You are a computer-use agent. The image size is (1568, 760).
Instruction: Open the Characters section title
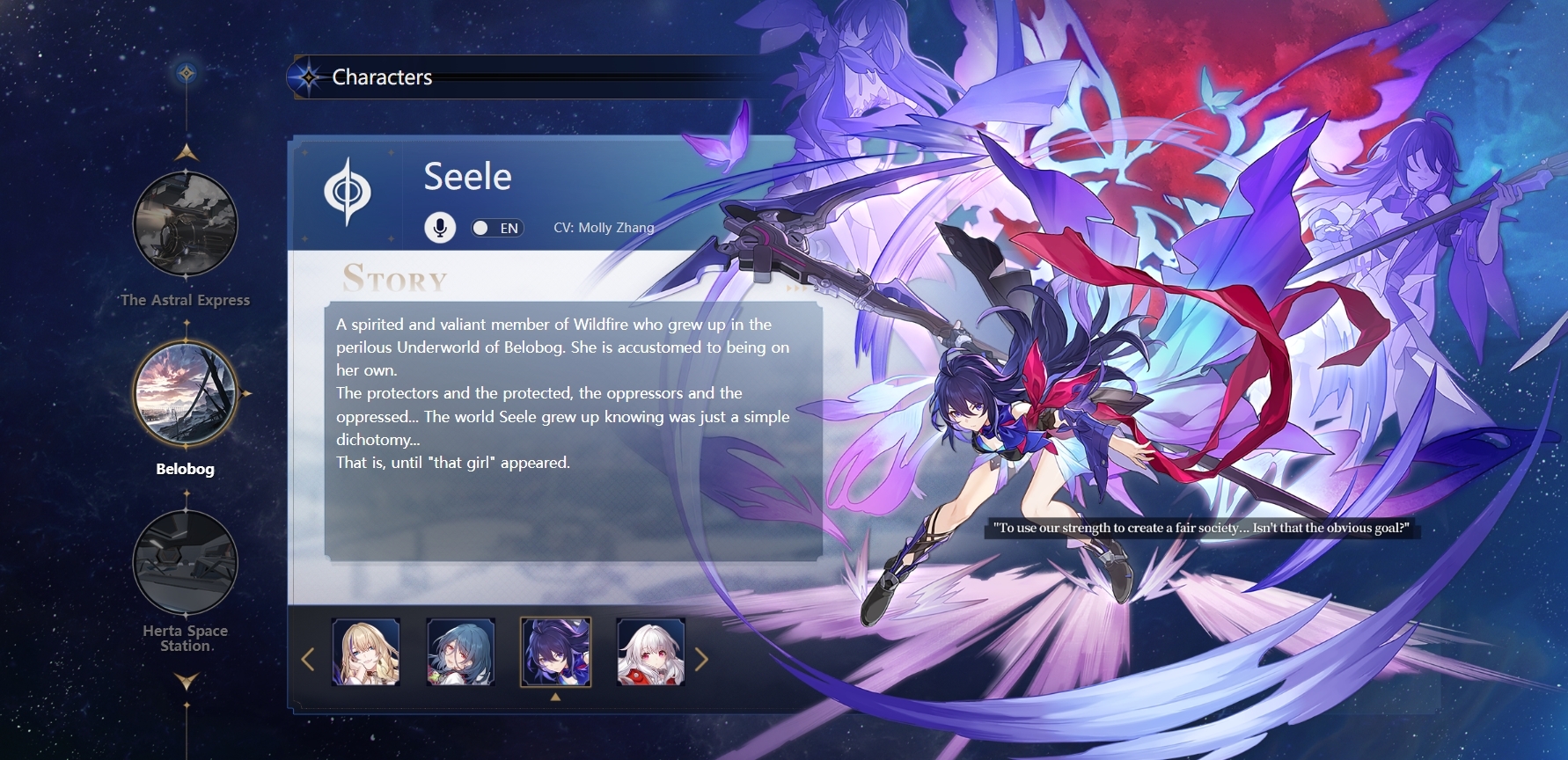(x=381, y=77)
